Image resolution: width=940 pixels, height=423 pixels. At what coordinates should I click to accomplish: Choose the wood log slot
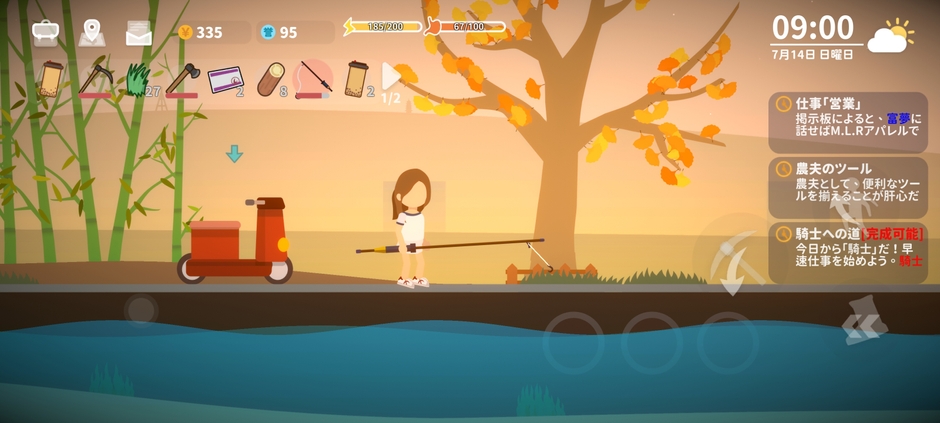[x=270, y=79]
